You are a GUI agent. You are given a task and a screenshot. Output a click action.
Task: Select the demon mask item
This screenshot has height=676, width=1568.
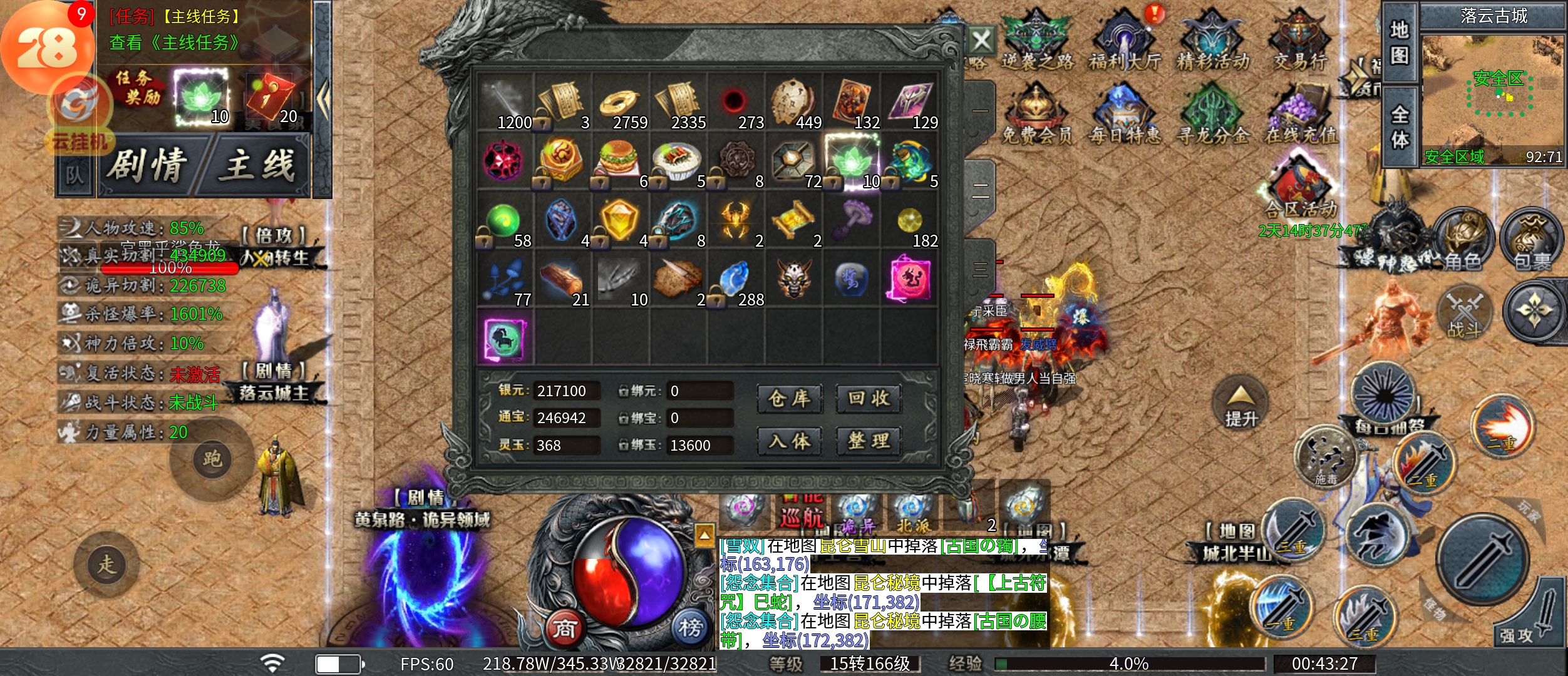(x=794, y=279)
